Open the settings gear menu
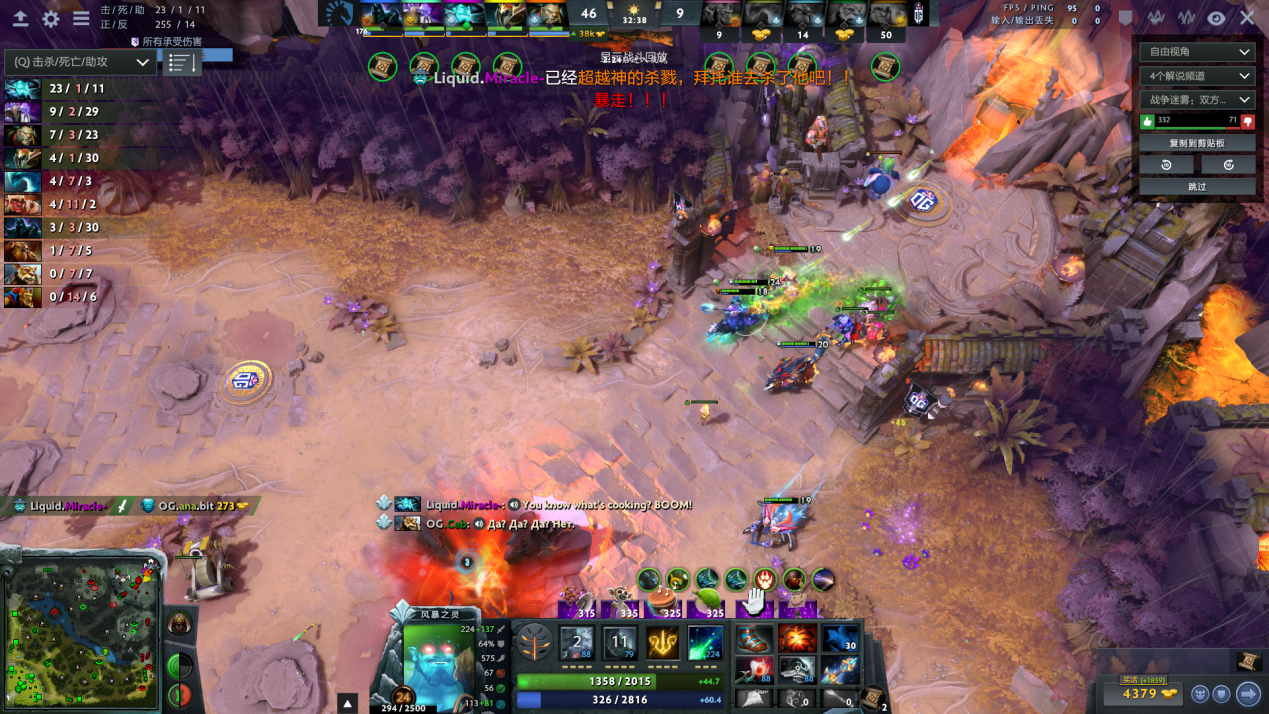This screenshot has height=714, width=1269. click(51, 19)
